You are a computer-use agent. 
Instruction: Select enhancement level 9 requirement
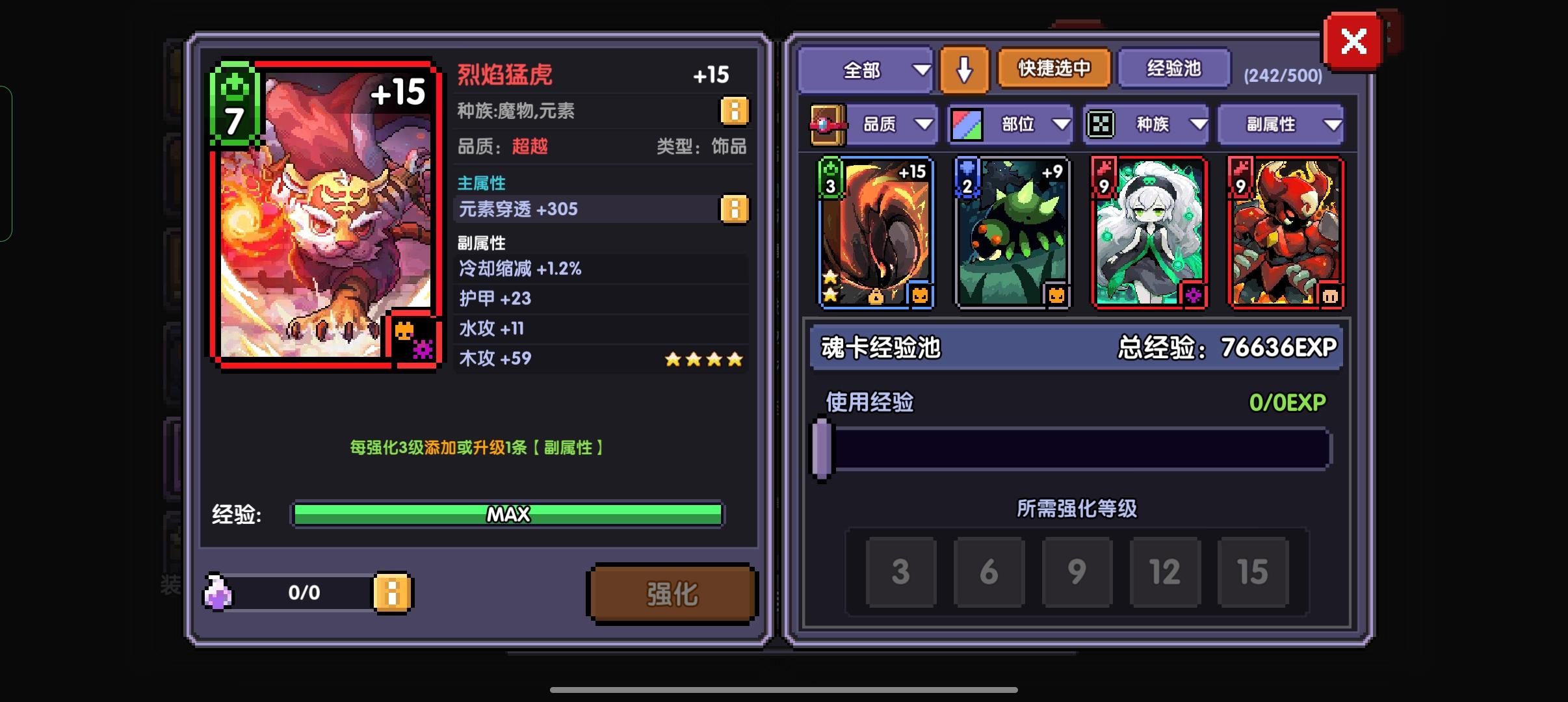click(1077, 572)
